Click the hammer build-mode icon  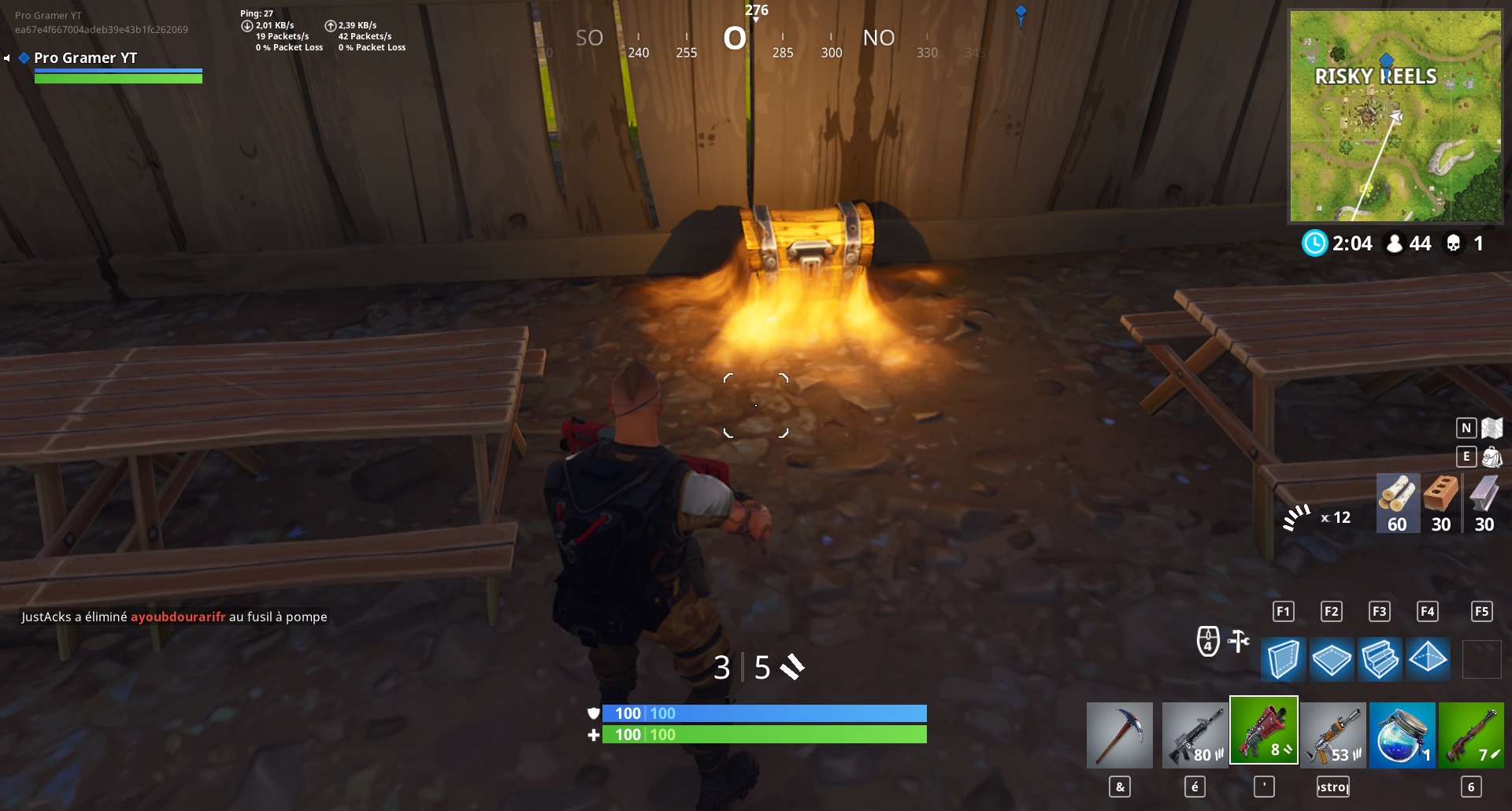[1239, 640]
